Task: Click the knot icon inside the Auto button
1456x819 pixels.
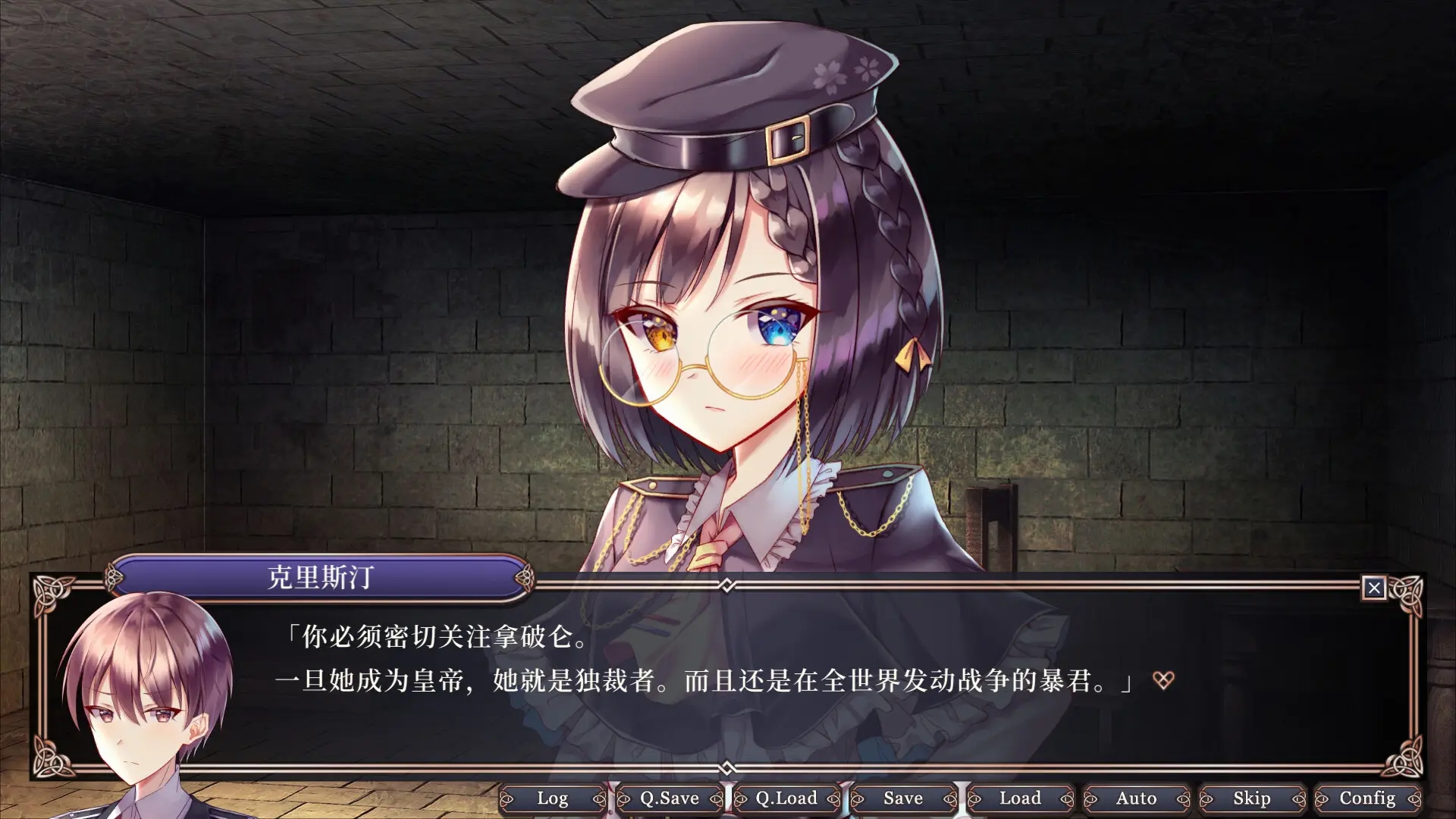Action: click(x=1092, y=799)
